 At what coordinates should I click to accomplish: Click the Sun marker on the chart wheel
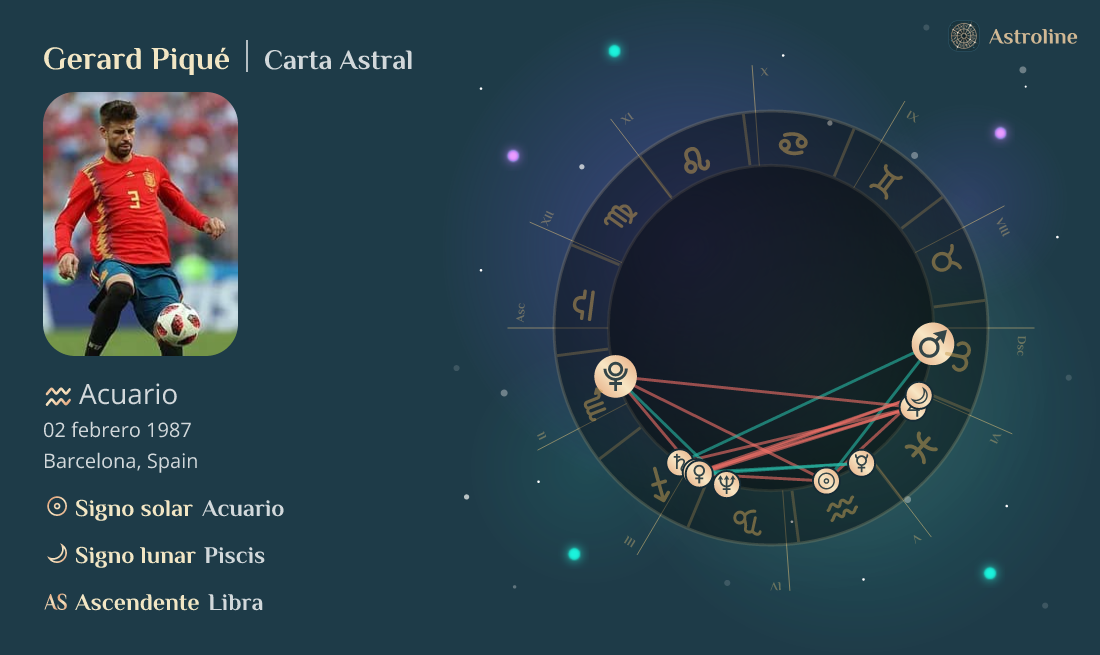[826, 481]
